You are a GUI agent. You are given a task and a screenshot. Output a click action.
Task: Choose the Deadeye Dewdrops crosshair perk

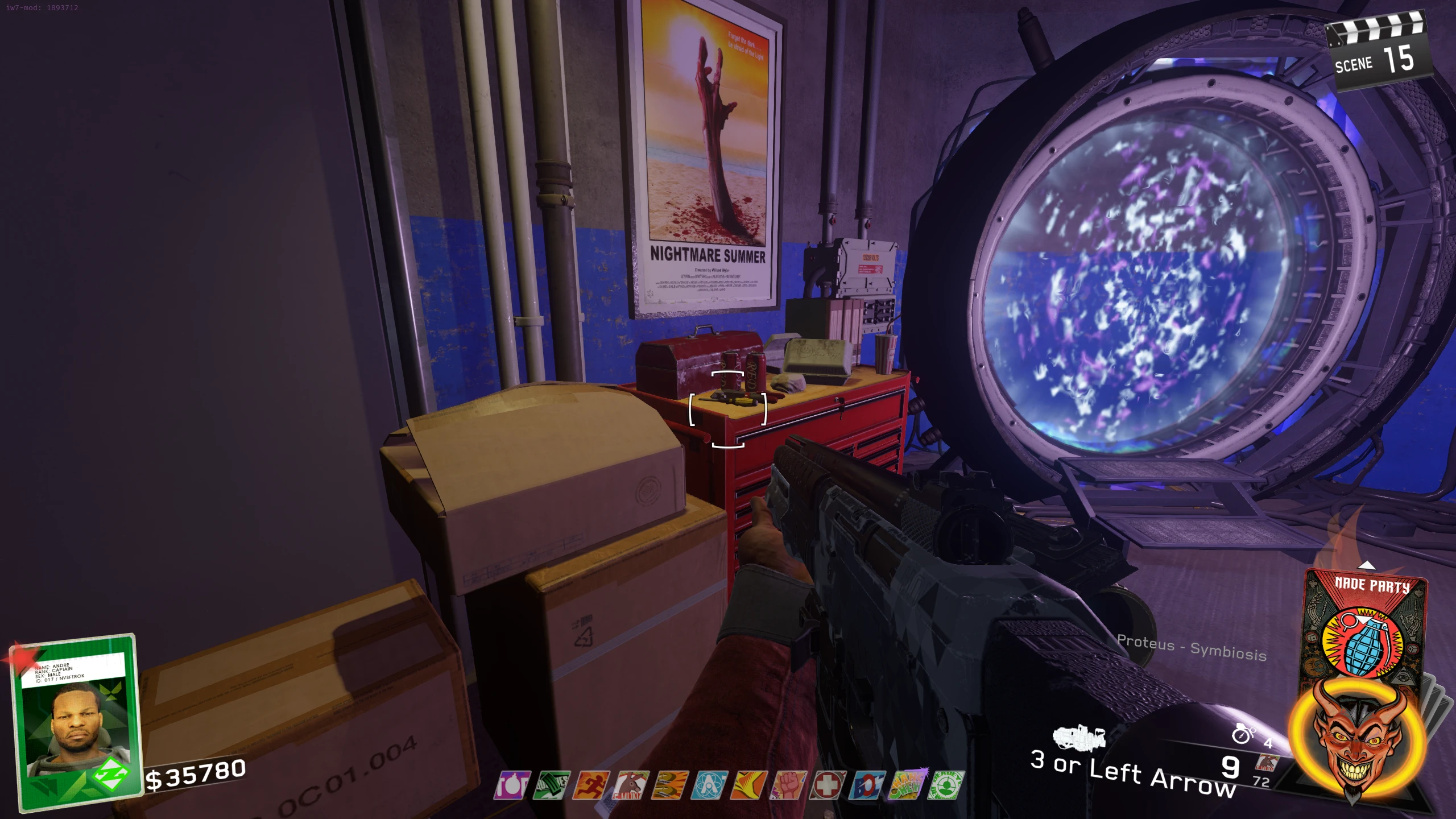click(x=946, y=785)
